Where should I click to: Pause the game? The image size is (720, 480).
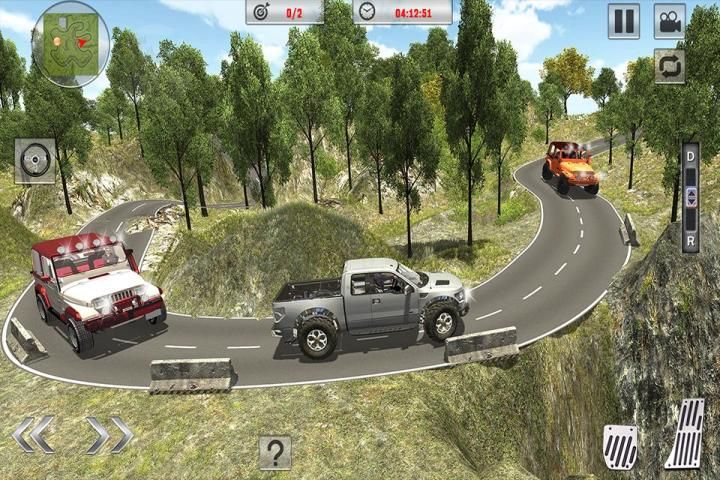(624, 21)
